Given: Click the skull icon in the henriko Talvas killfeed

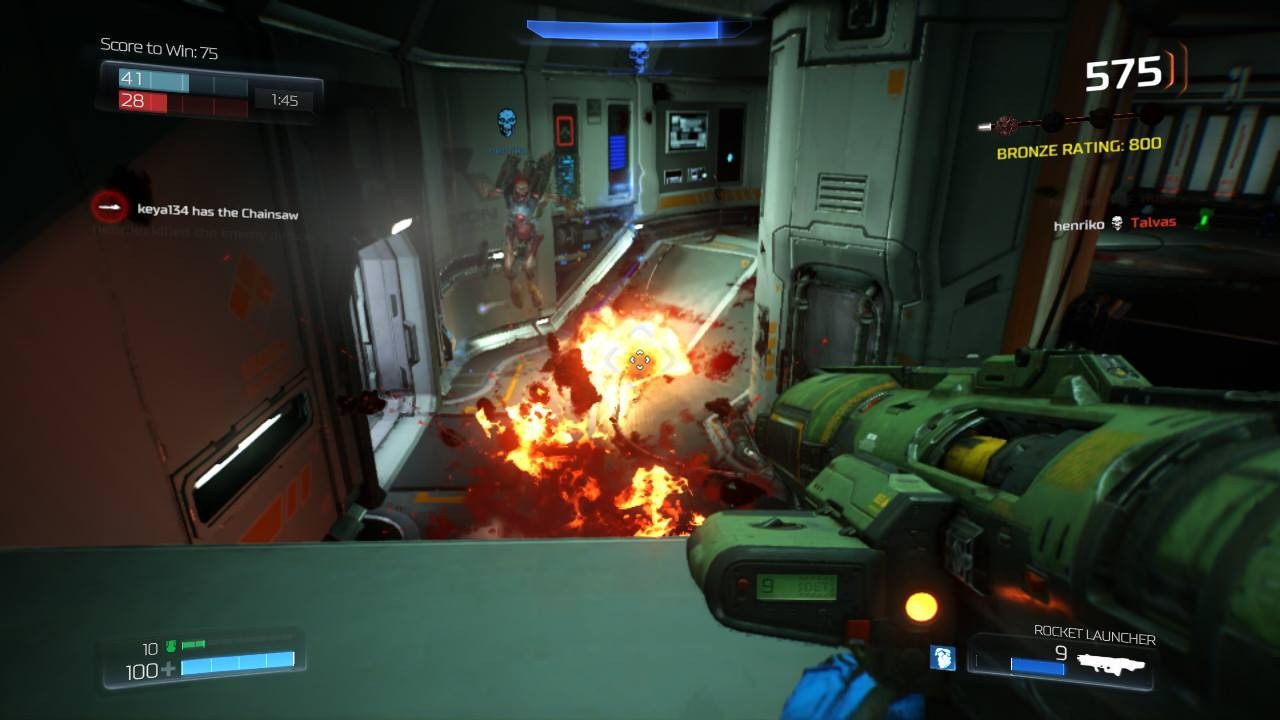Looking at the screenshot, I should tap(1115, 223).
